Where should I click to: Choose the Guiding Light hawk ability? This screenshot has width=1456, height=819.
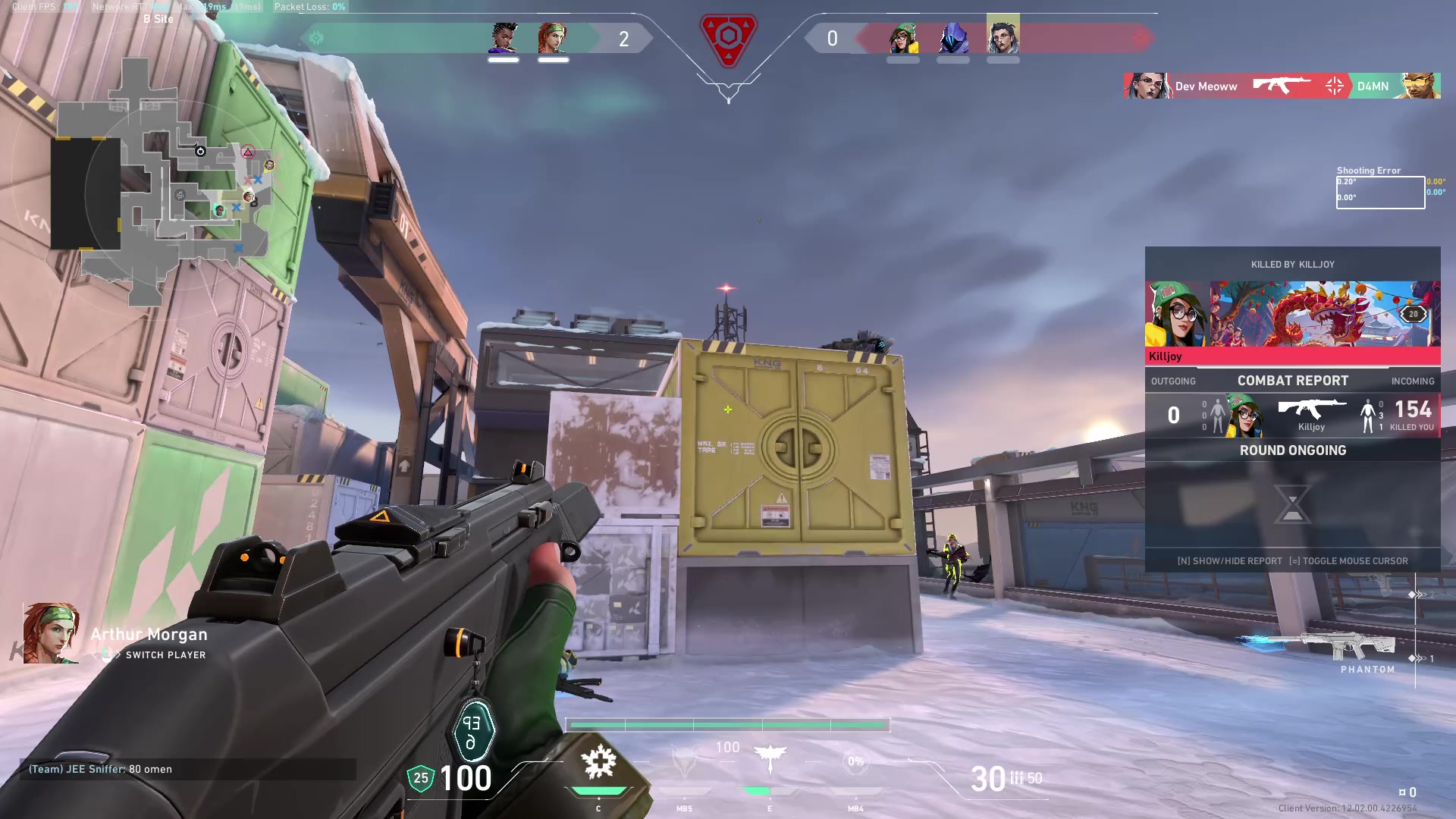point(770,758)
